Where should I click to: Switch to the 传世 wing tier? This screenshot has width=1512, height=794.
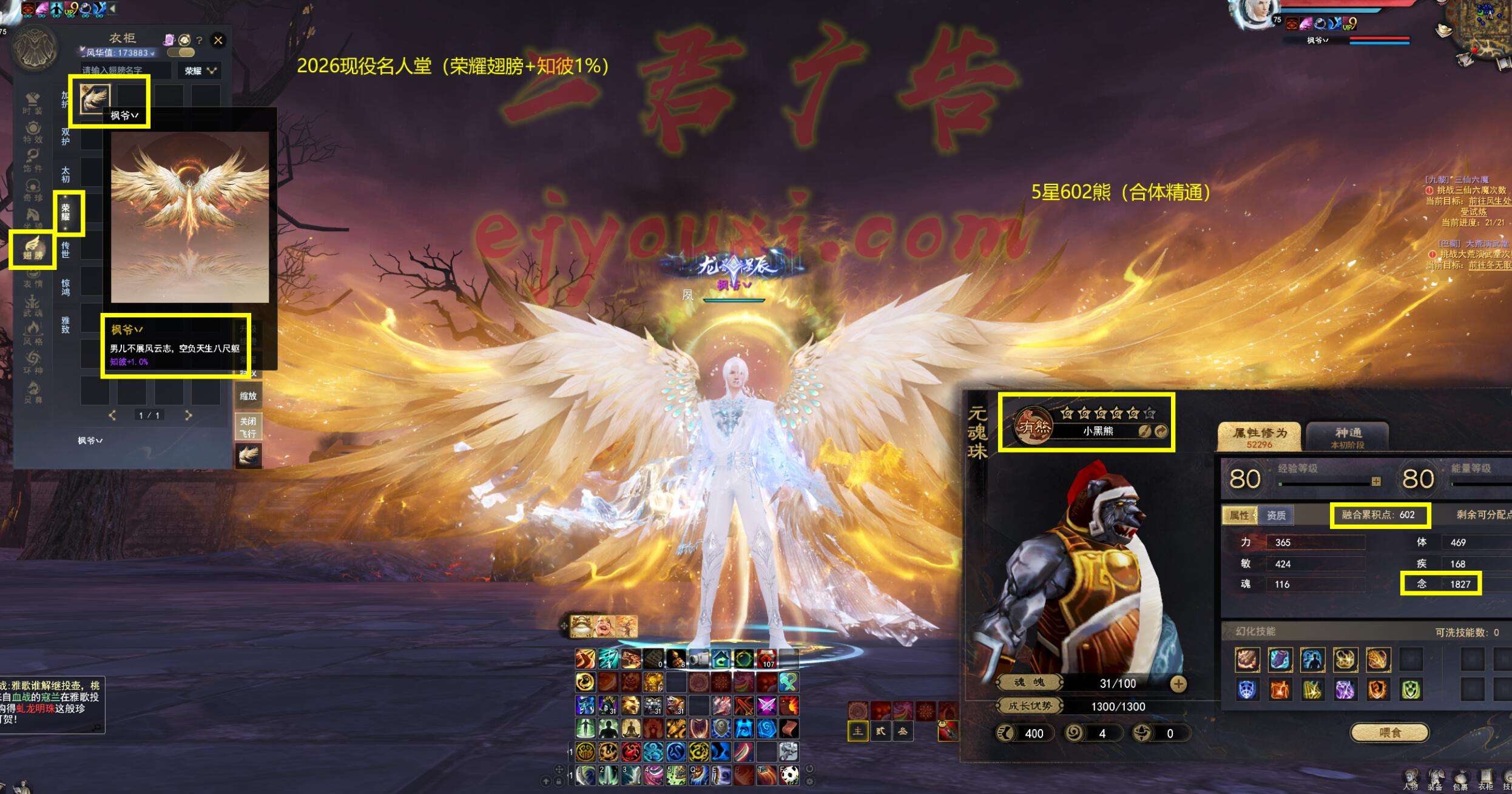(x=66, y=249)
